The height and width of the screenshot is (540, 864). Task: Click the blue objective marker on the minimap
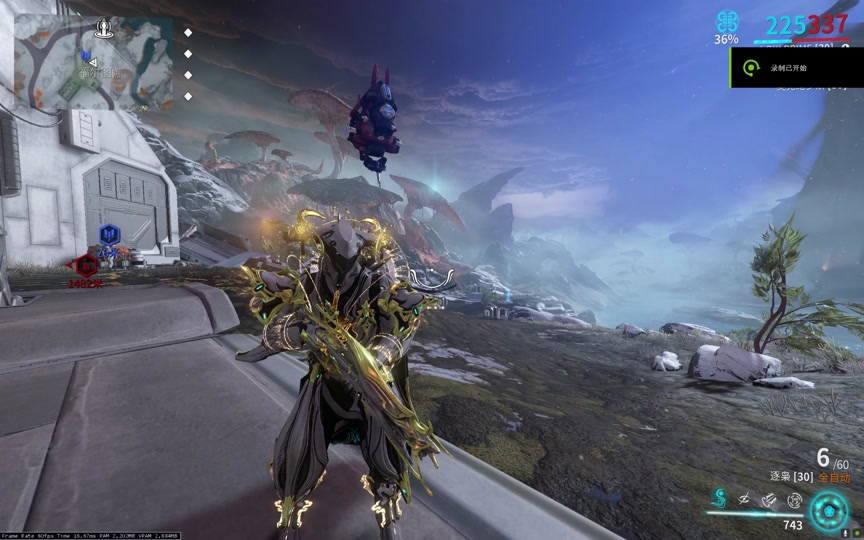pos(86,56)
